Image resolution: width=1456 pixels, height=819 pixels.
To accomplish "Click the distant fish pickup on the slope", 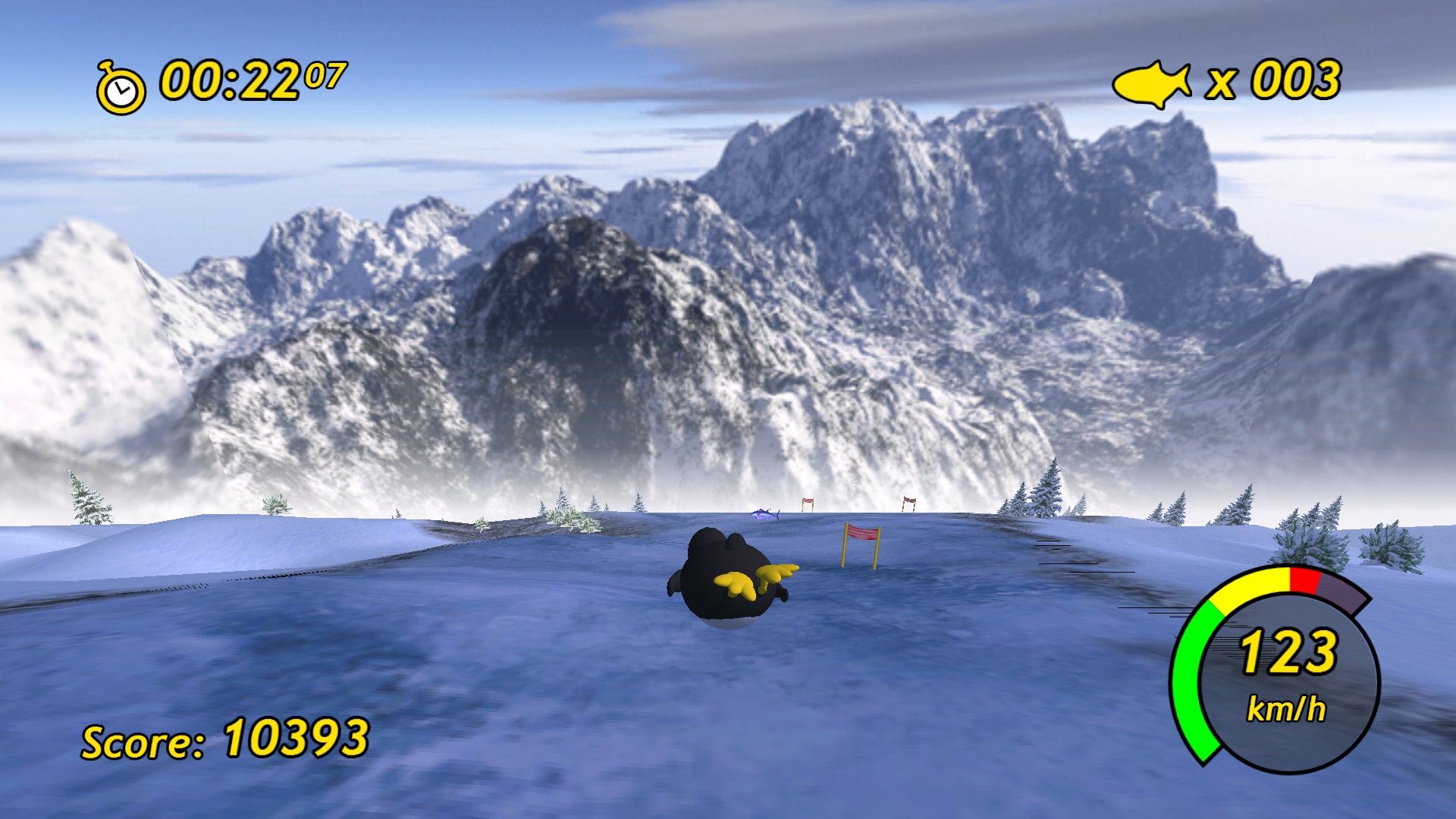I will 766,516.
